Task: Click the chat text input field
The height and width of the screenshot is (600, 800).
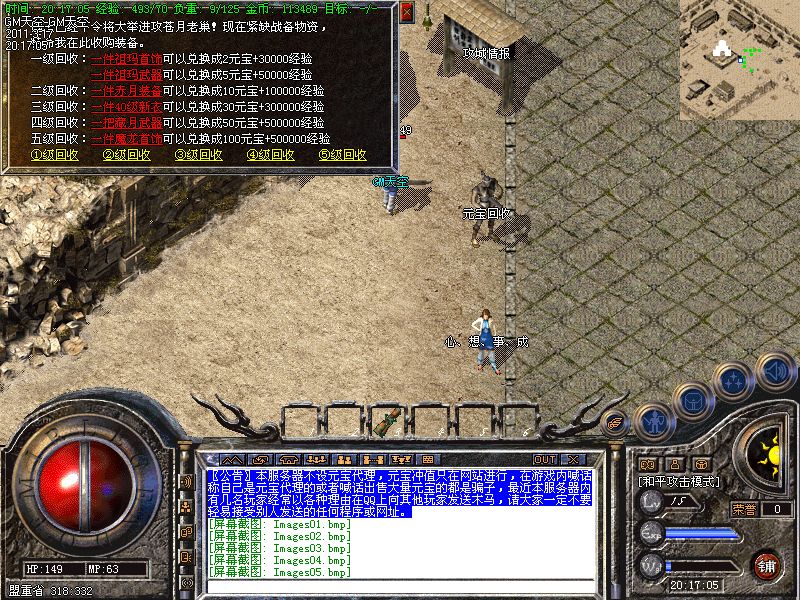Action: (400, 586)
